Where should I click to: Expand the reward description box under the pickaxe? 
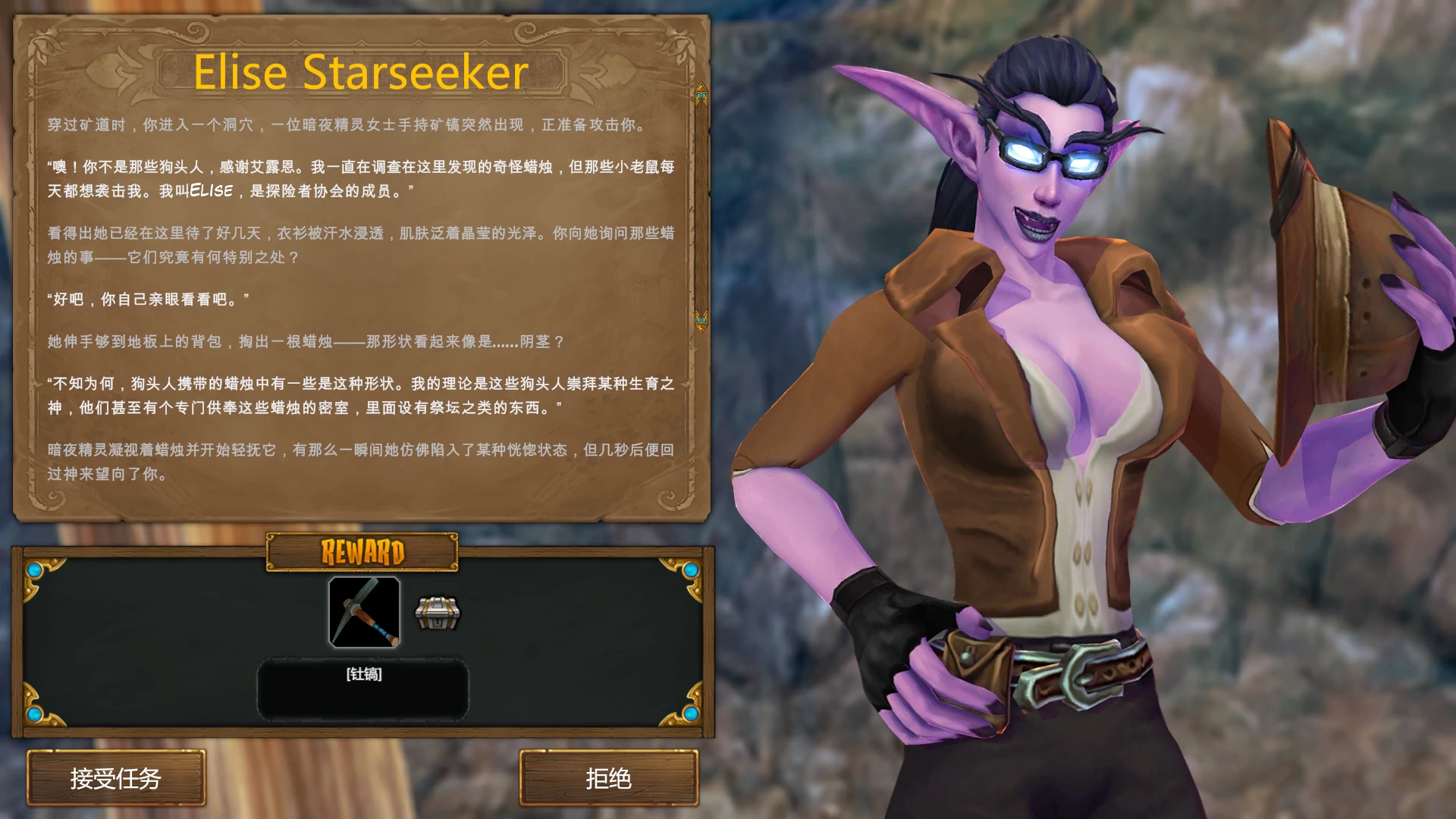point(364,688)
